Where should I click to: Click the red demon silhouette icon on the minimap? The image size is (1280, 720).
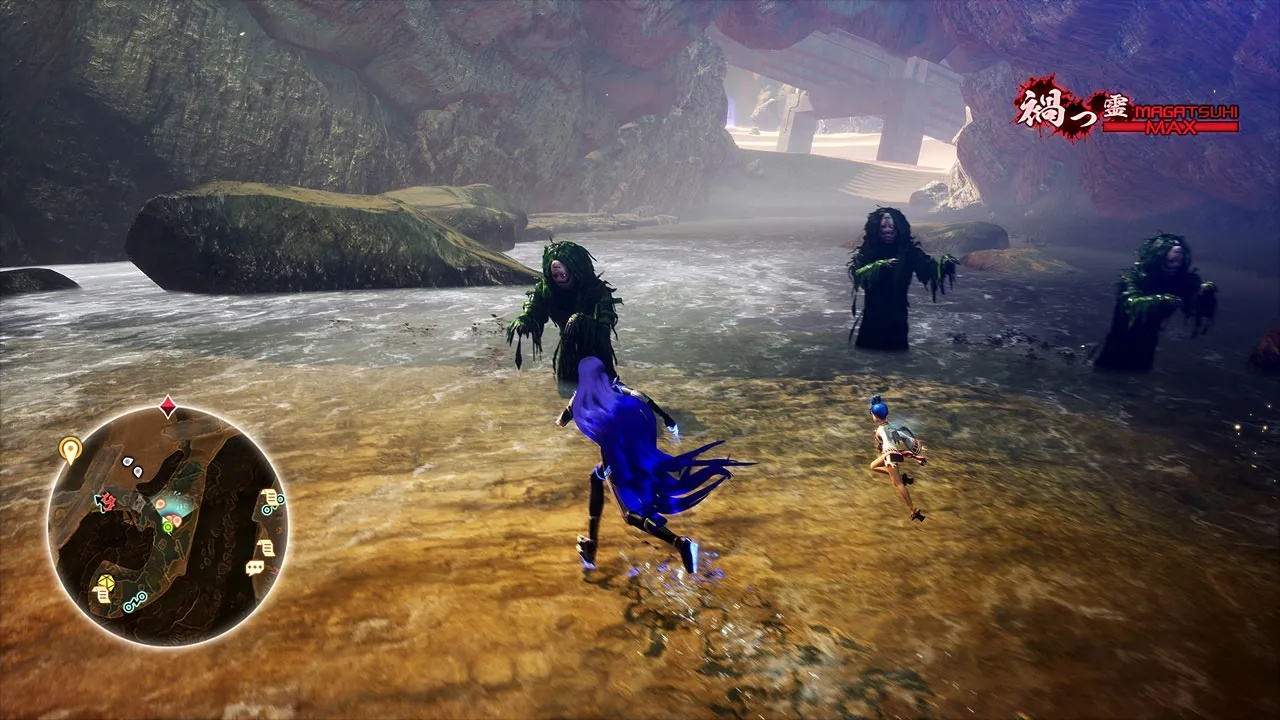pos(110,501)
